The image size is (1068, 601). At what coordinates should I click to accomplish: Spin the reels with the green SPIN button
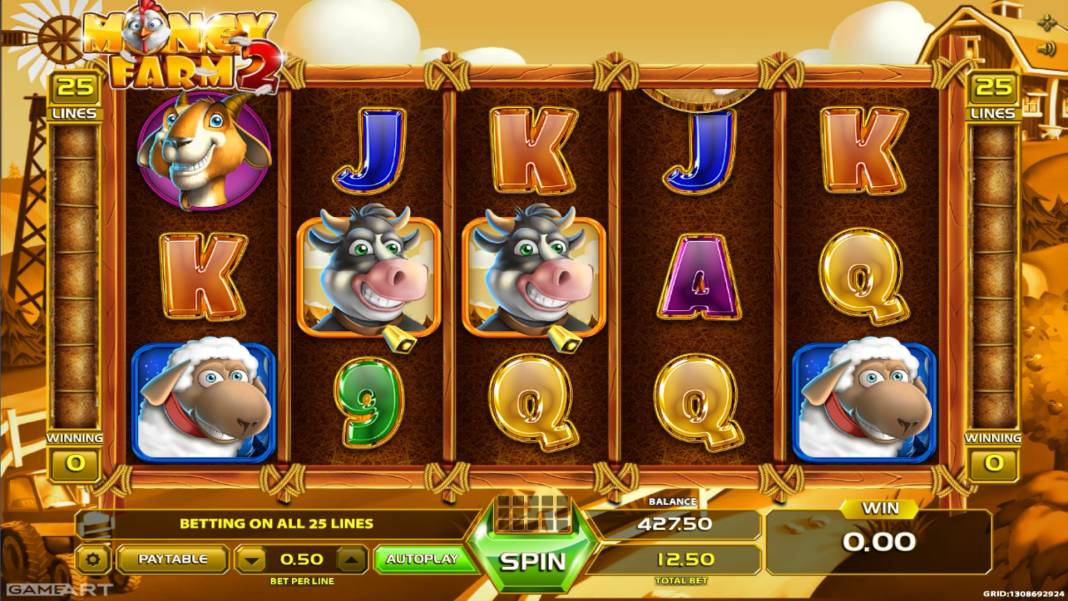(x=532, y=560)
